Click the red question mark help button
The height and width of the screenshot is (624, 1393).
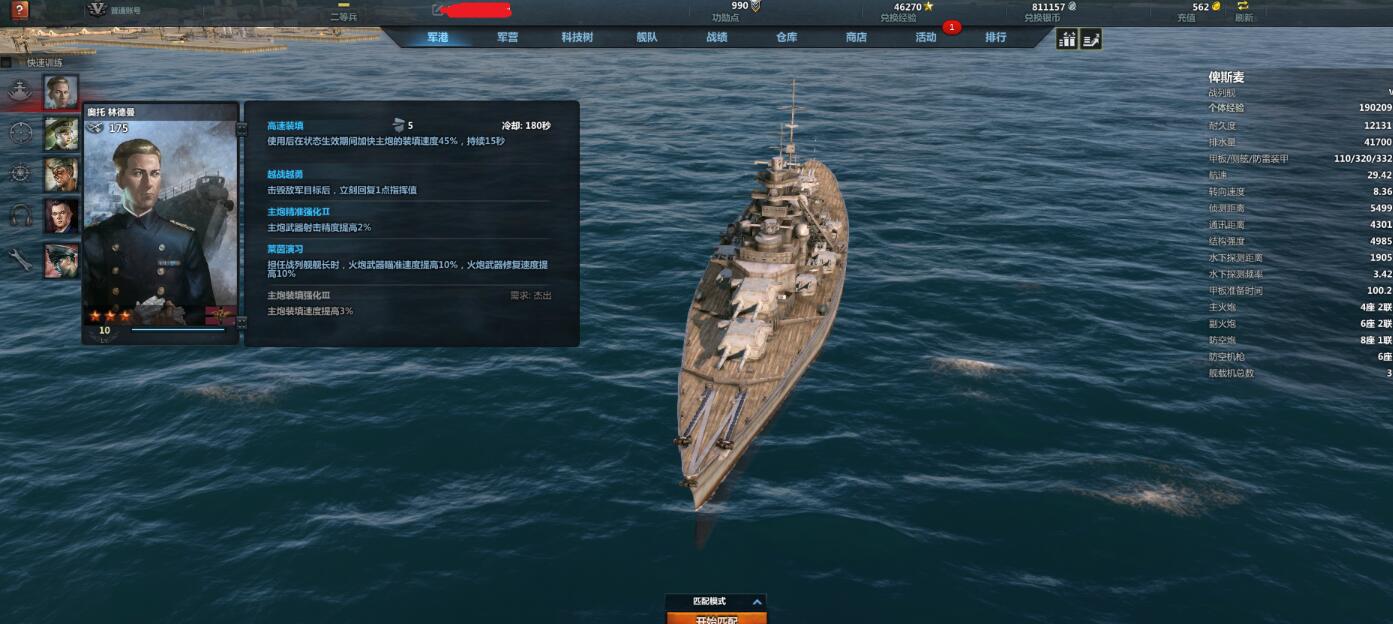[20, 10]
